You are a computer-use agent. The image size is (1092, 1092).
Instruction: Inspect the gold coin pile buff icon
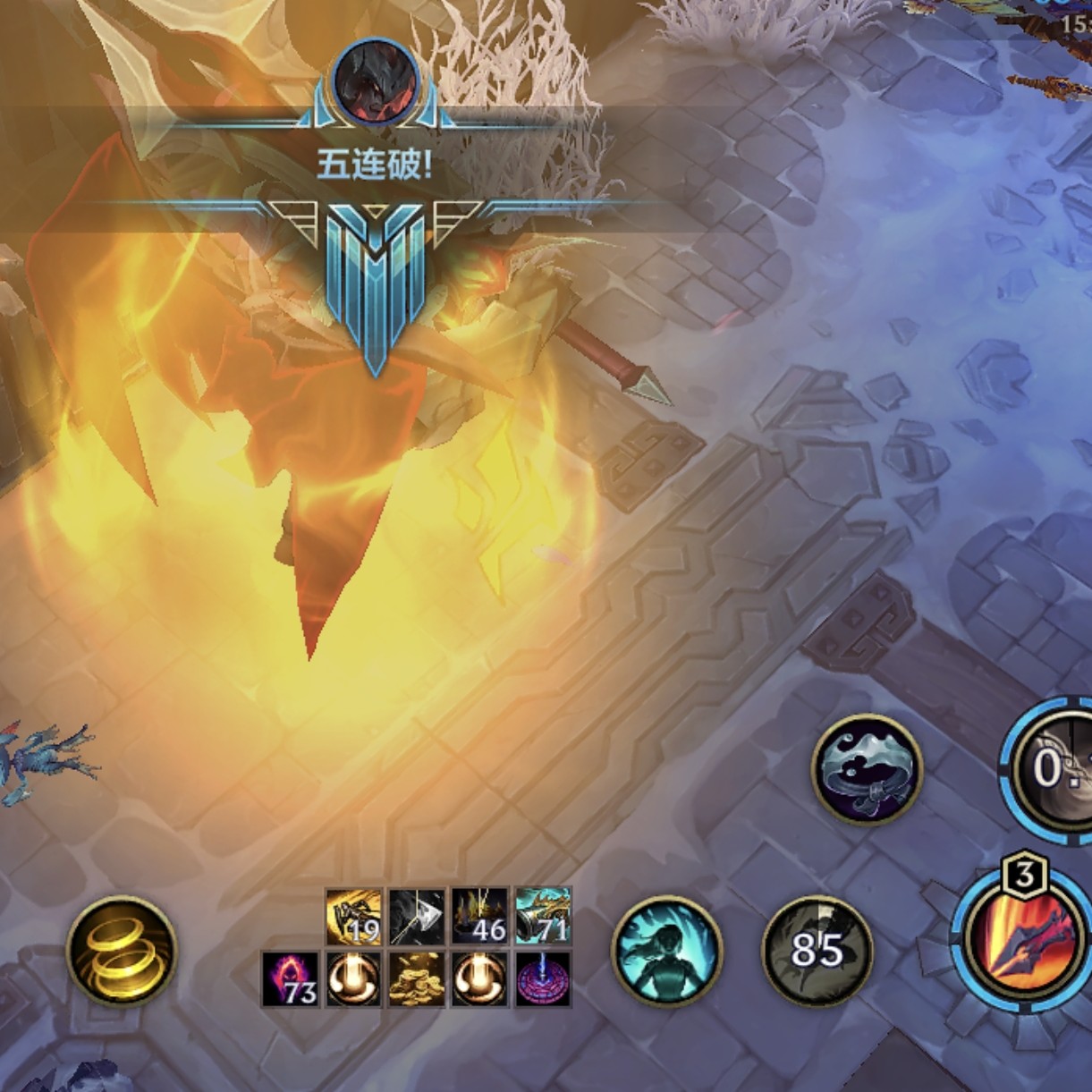[x=417, y=978]
